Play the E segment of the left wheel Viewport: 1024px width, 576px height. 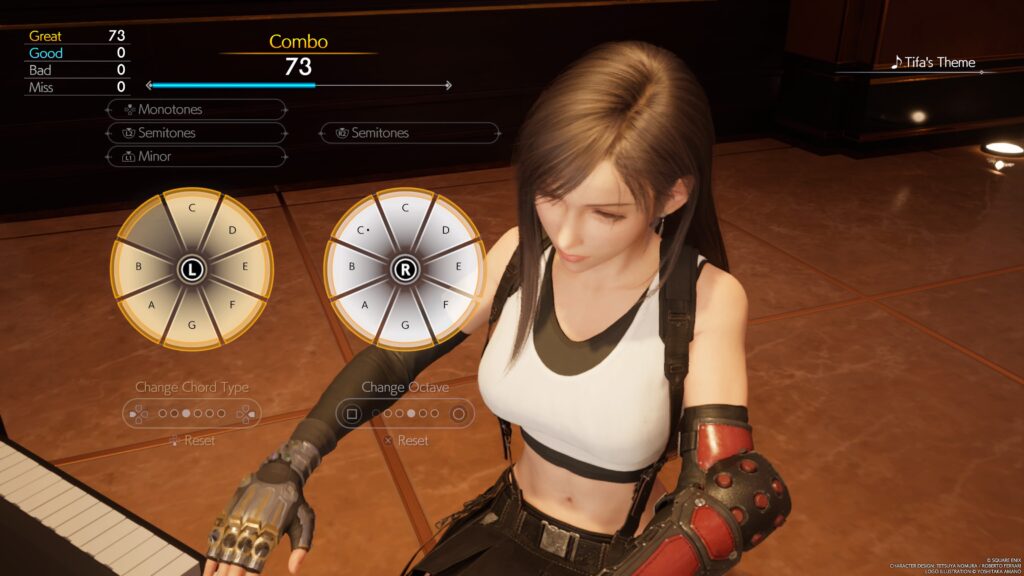(246, 267)
